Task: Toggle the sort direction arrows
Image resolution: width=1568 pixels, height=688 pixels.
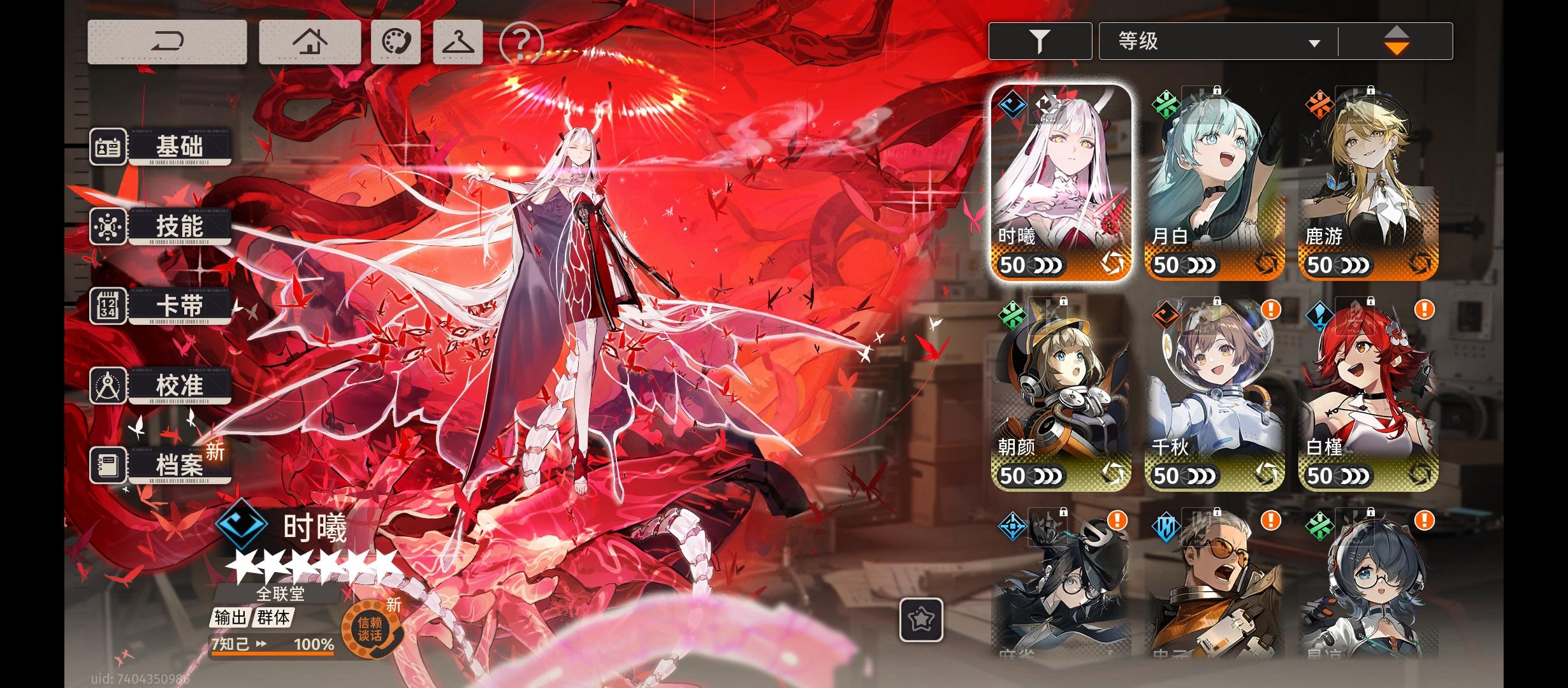Action: 1397,40
